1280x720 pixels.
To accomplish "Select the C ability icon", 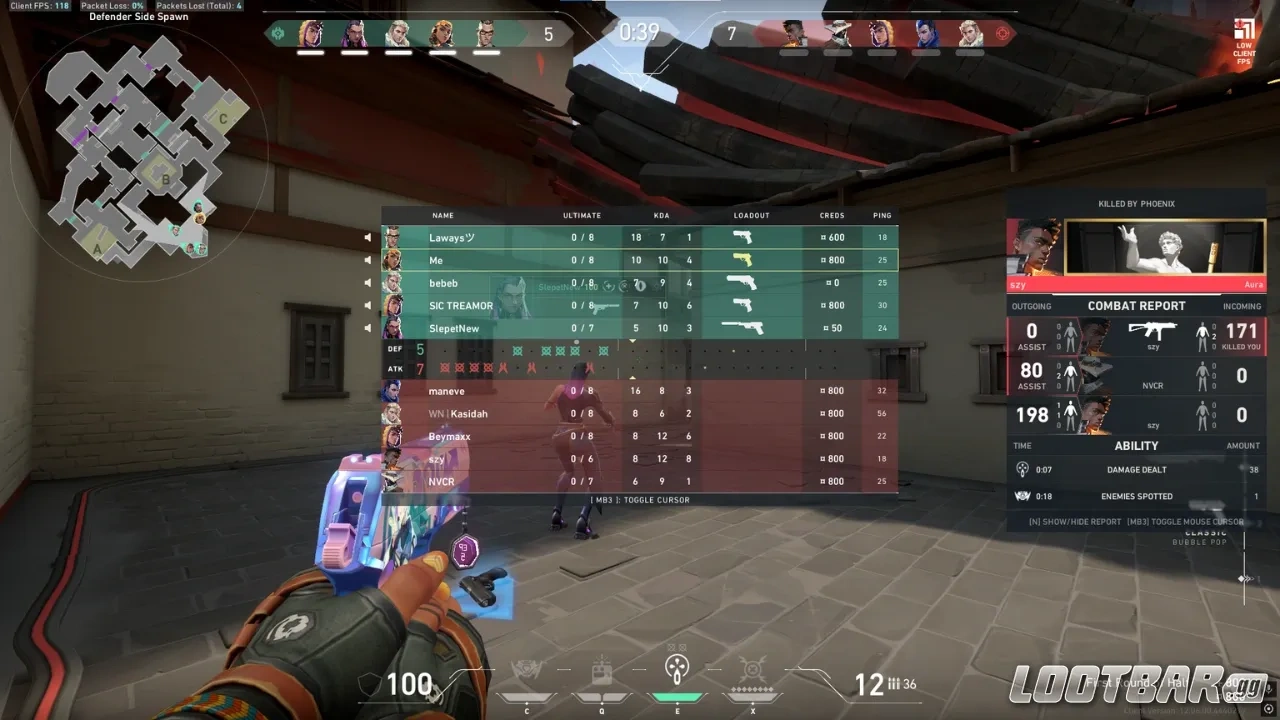I will click(527, 668).
